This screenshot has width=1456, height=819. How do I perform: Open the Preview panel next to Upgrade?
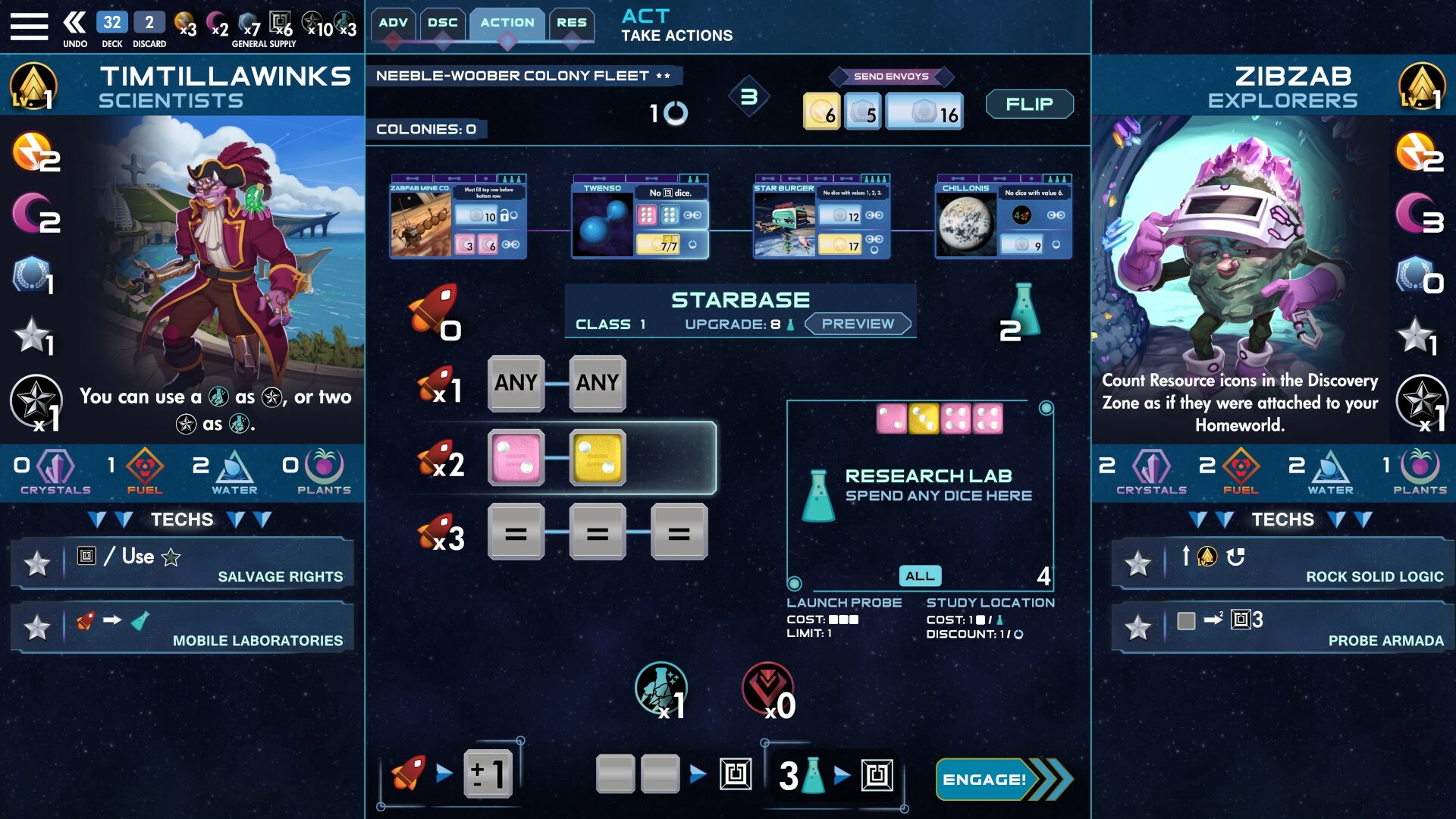pyautogui.click(x=858, y=323)
